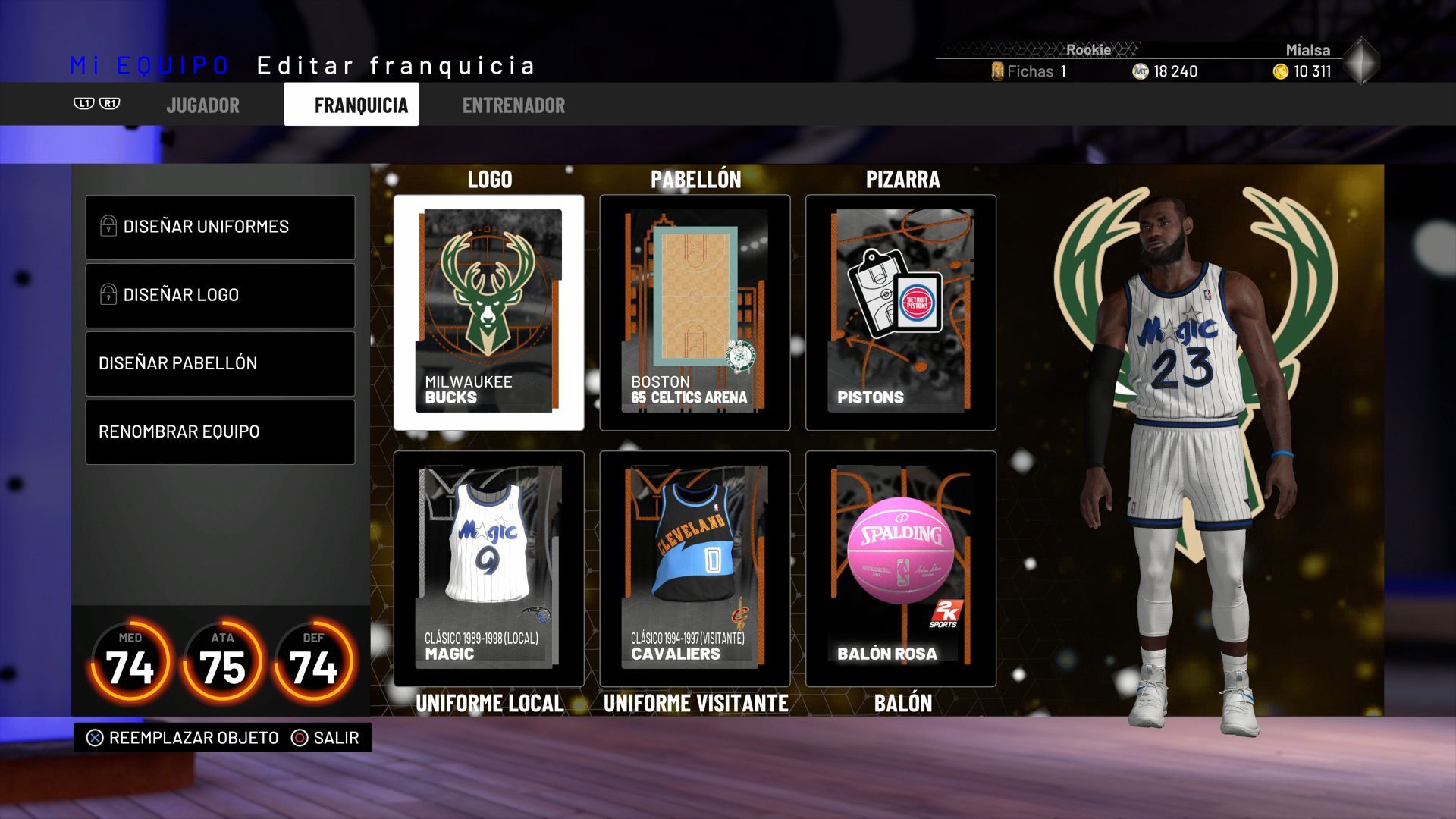The image size is (1456, 819).
Task: Switch to the JUGADOR tab
Action: [x=202, y=105]
